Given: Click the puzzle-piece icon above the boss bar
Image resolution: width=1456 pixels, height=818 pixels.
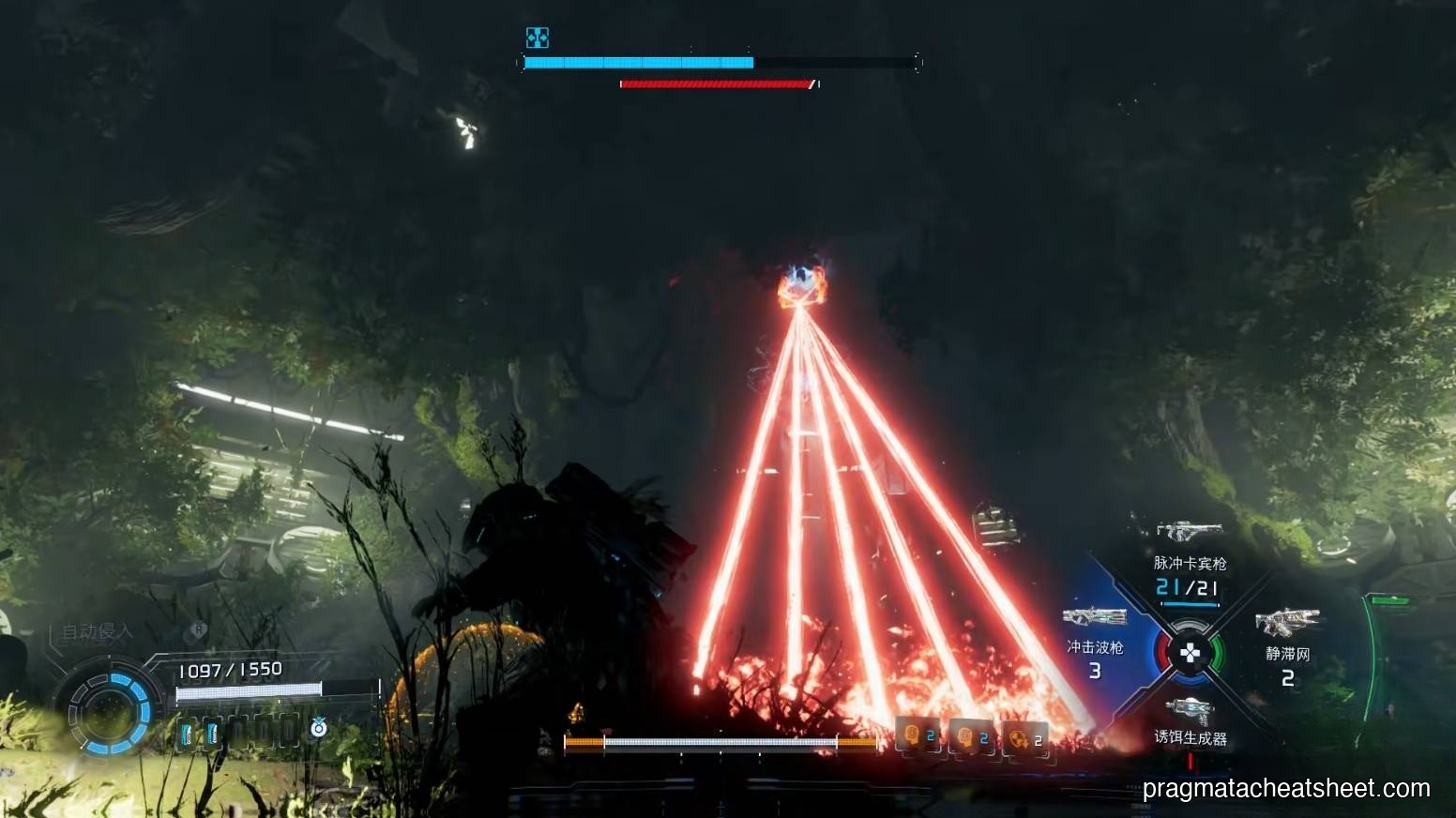Looking at the screenshot, I should (x=537, y=39).
